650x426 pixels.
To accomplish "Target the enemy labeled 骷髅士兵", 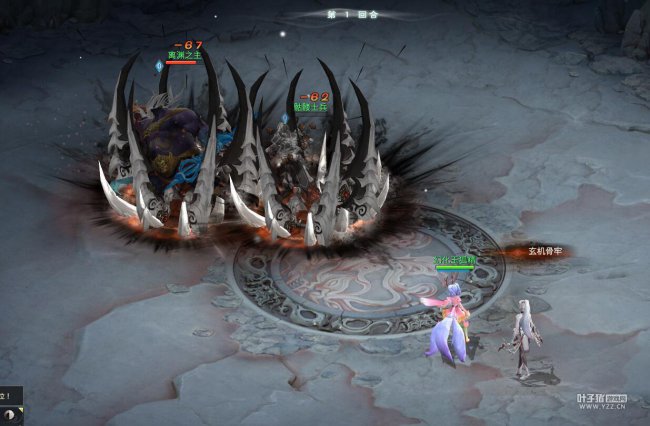I will 301,160.
